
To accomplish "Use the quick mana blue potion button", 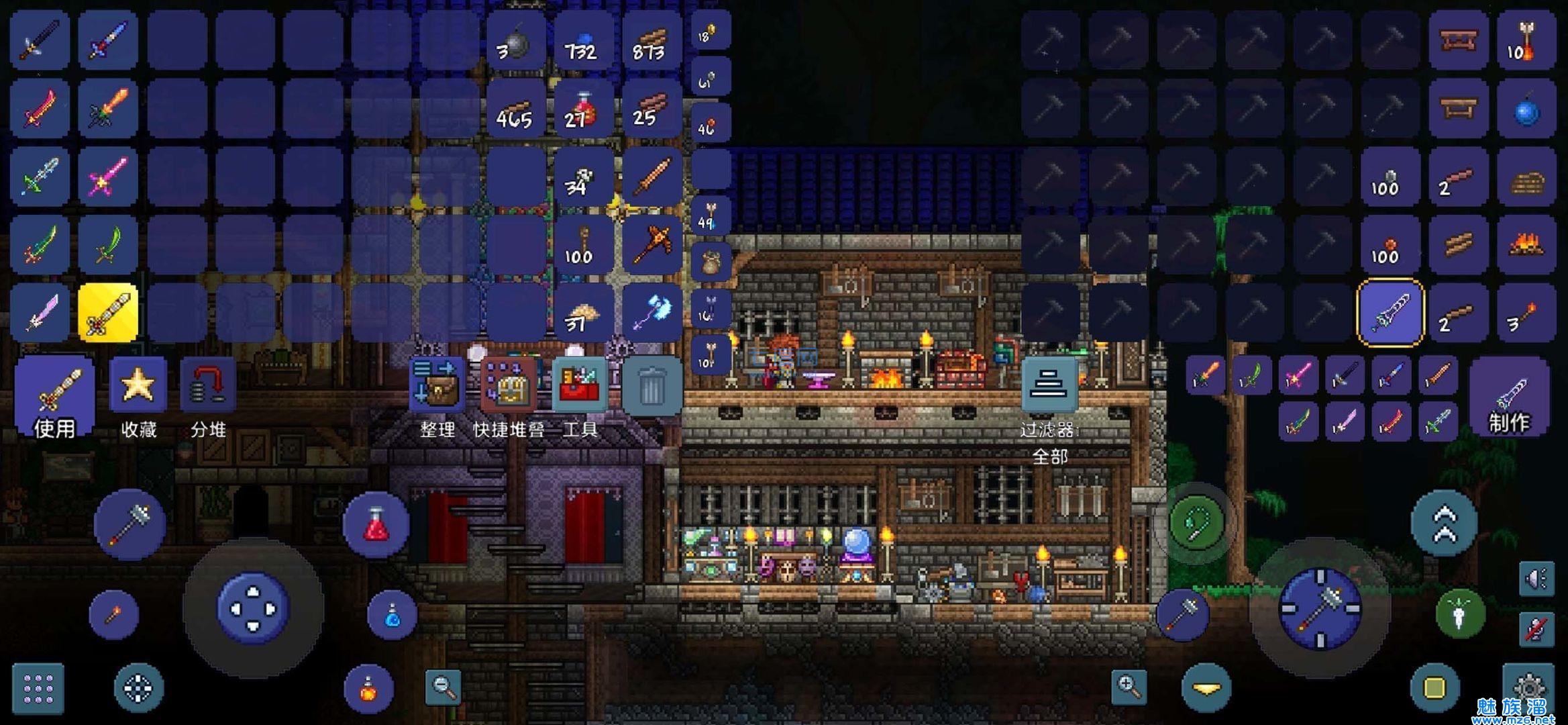I will 393,614.
